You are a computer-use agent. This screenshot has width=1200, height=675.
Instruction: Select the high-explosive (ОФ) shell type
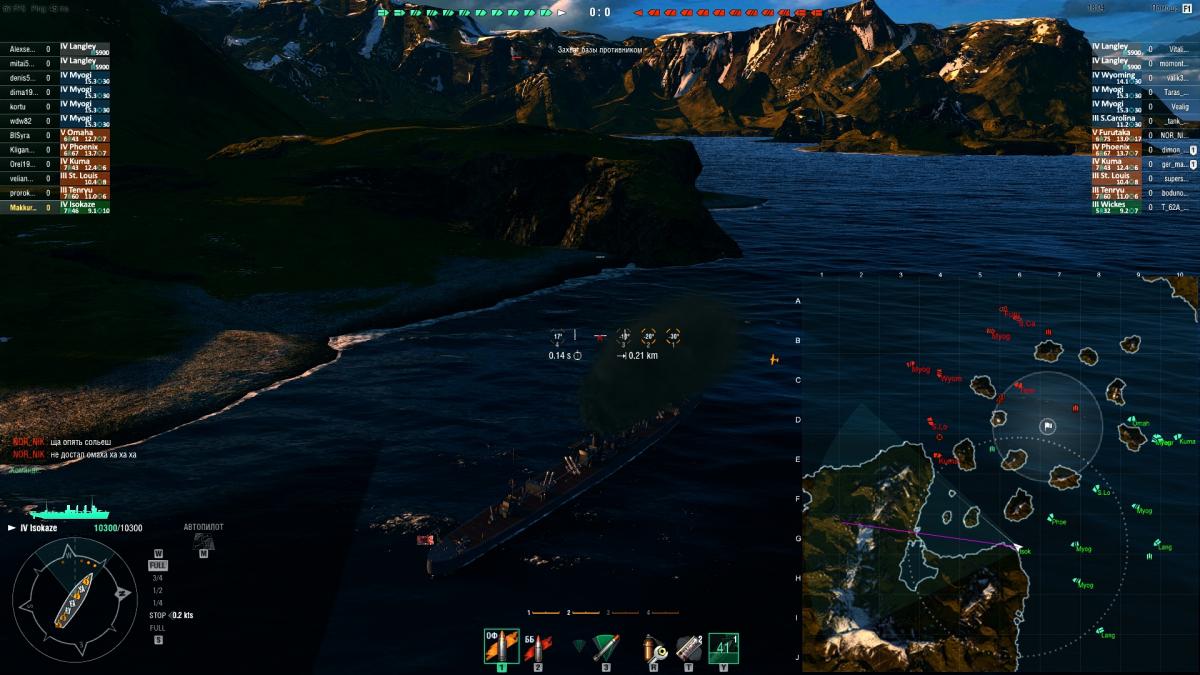click(501, 647)
